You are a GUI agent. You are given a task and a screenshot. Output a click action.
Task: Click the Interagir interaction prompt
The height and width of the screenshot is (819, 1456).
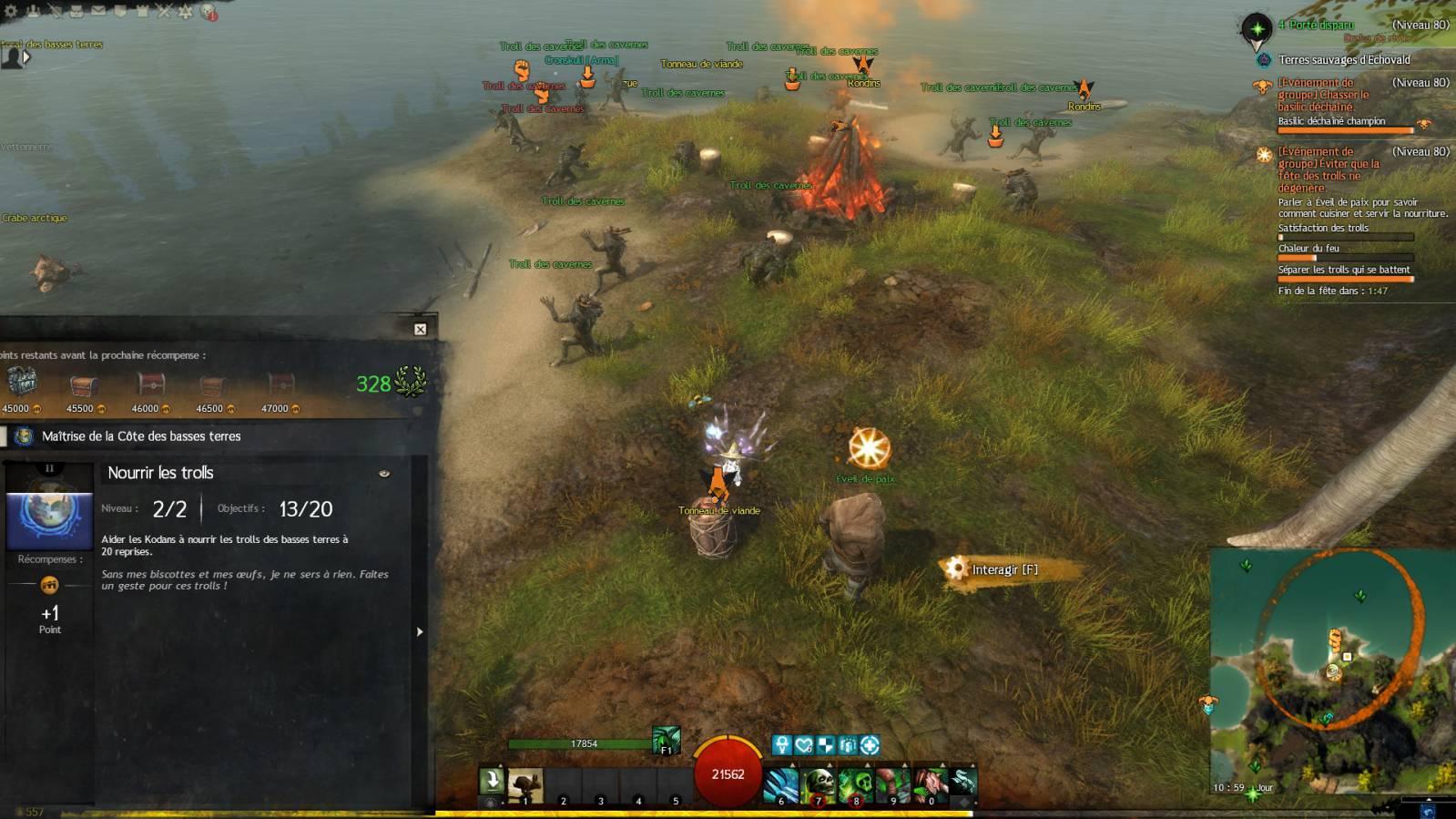click(x=1003, y=569)
